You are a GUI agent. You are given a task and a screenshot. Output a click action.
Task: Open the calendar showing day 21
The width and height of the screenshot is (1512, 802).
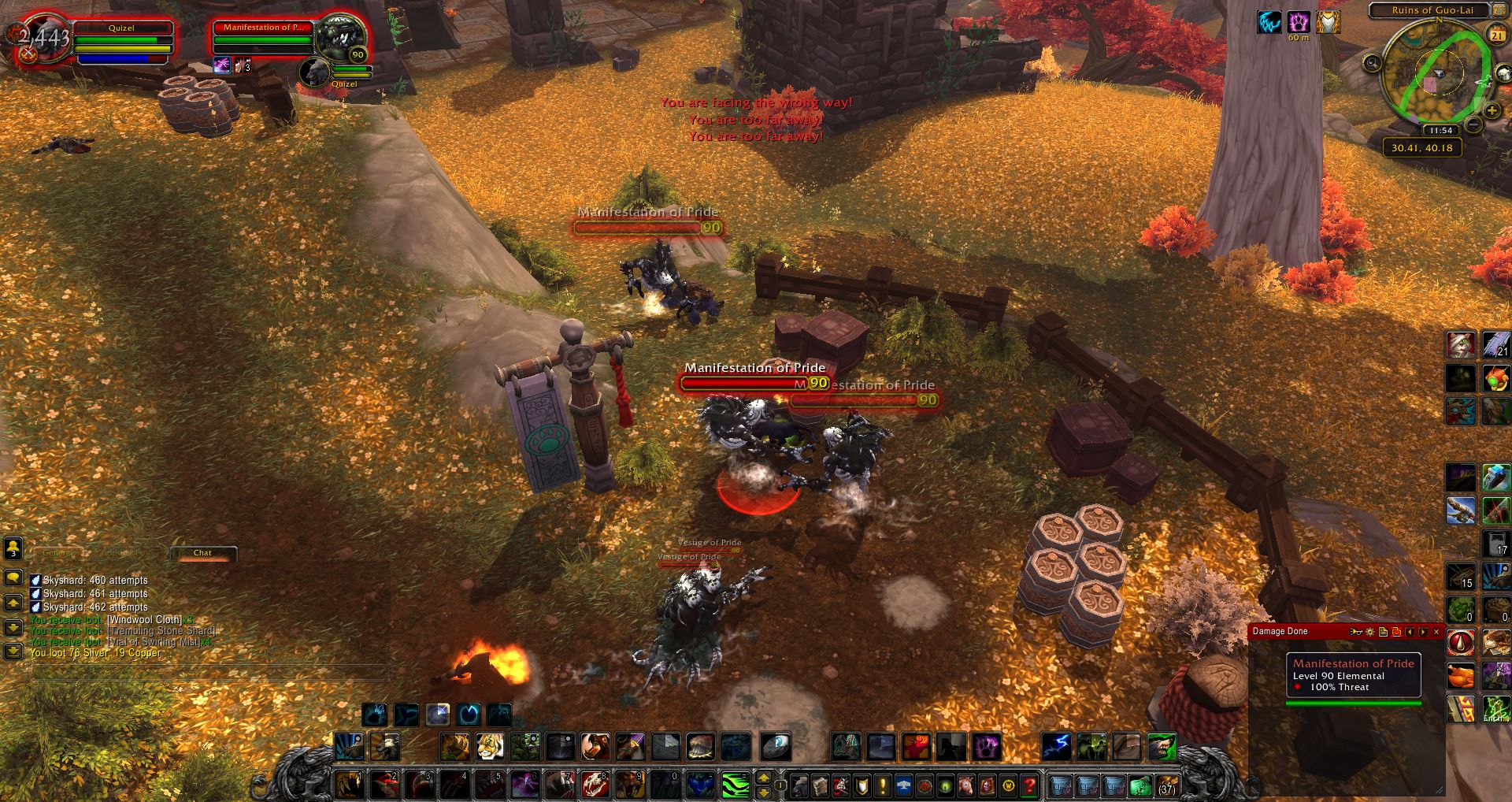1496,35
